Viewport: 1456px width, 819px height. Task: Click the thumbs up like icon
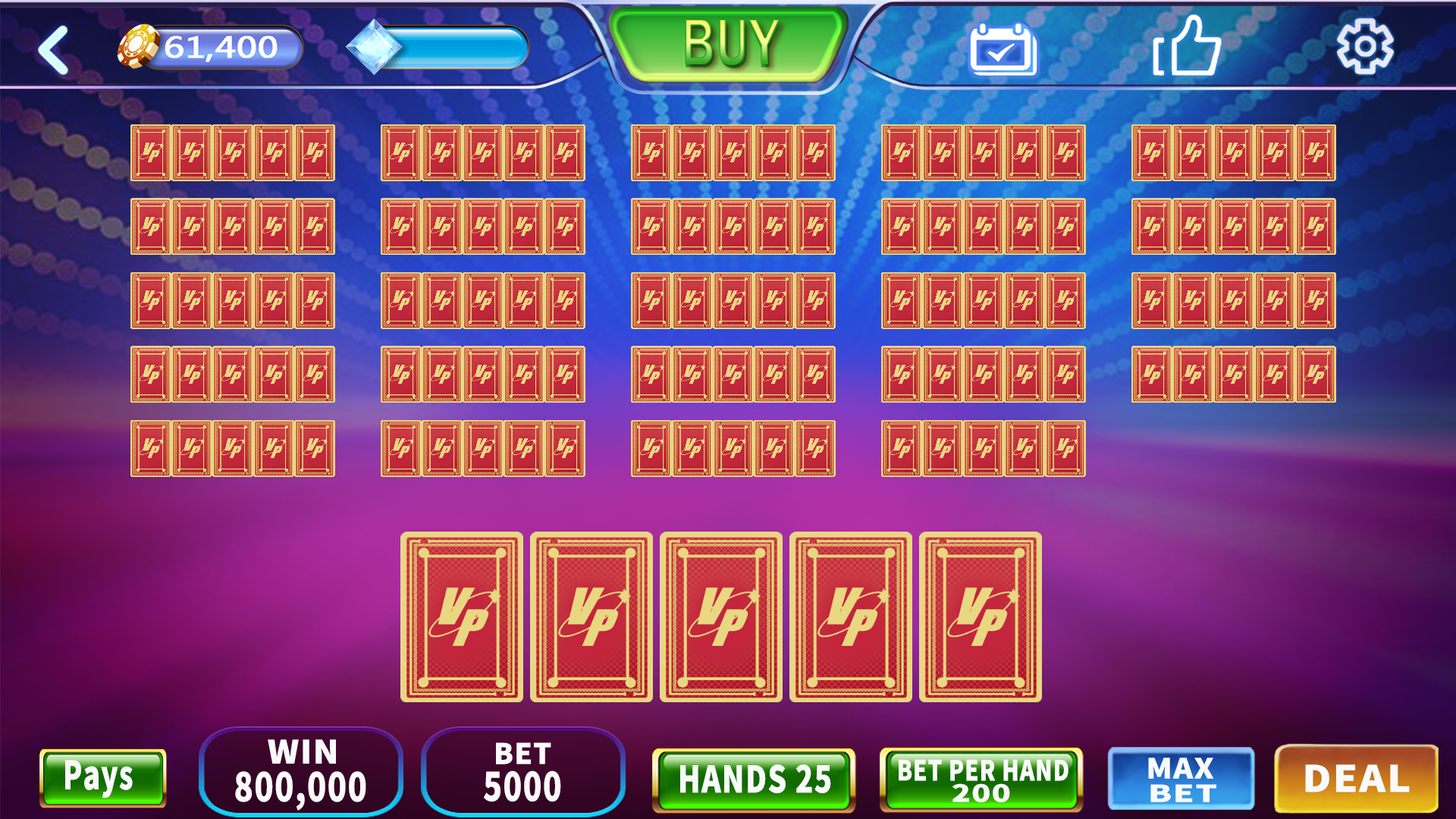(1189, 47)
